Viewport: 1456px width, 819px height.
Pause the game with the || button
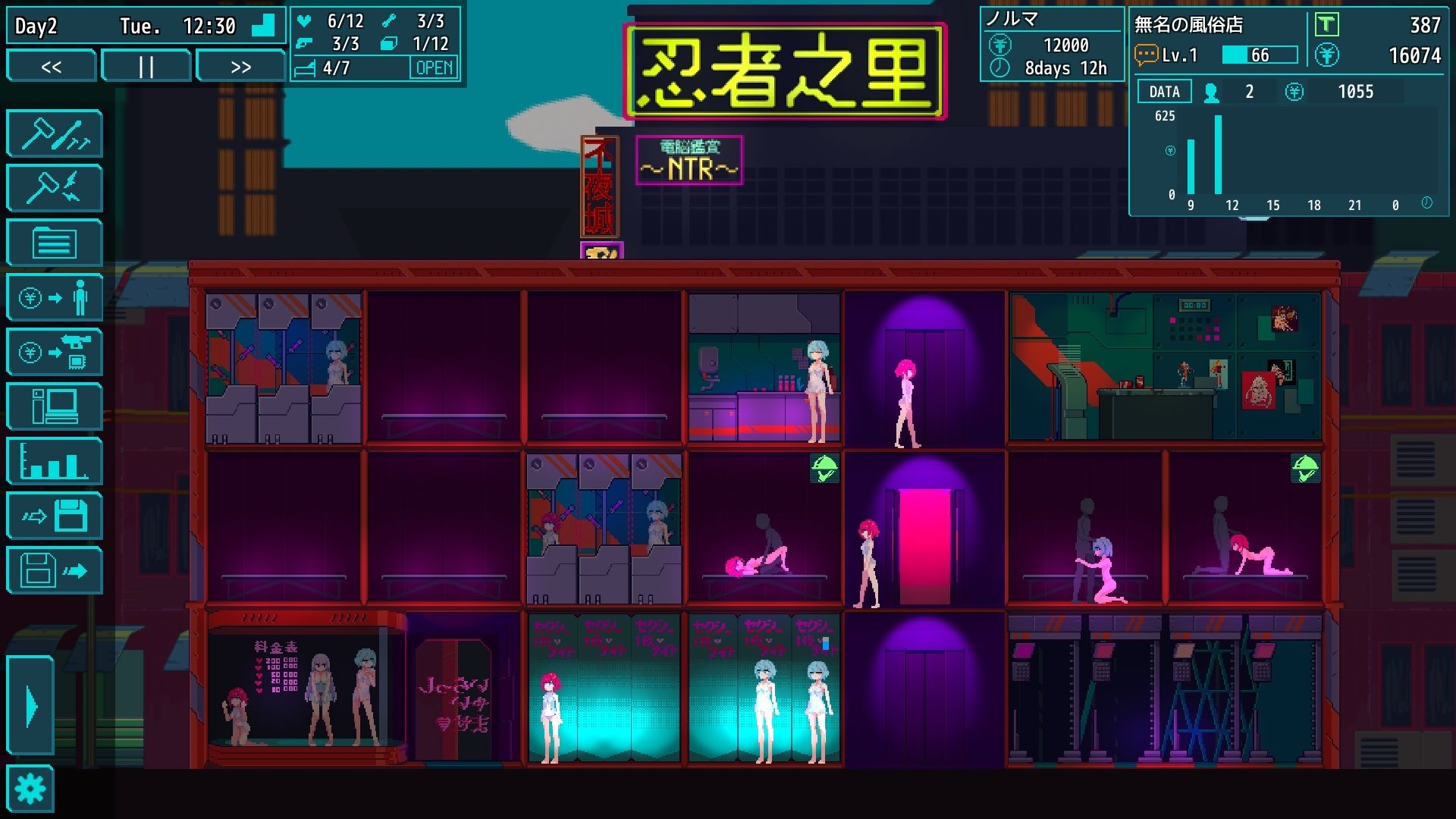(x=146, y=66)
